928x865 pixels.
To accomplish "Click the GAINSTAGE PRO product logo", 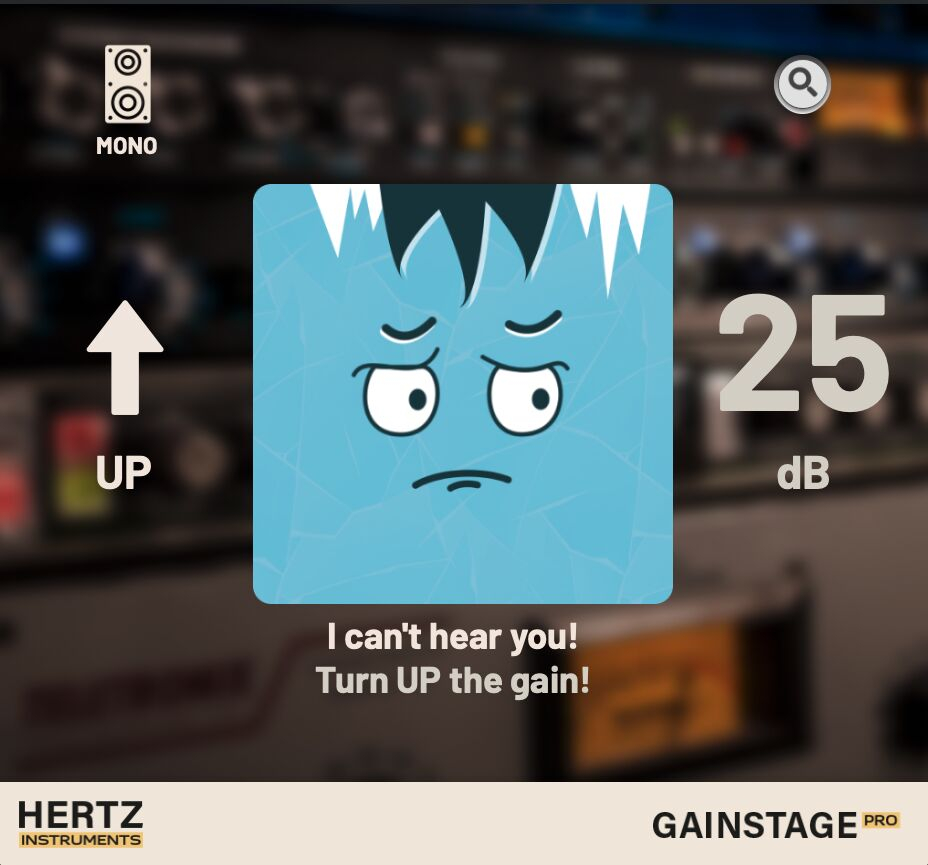I will tap(775, 825).
